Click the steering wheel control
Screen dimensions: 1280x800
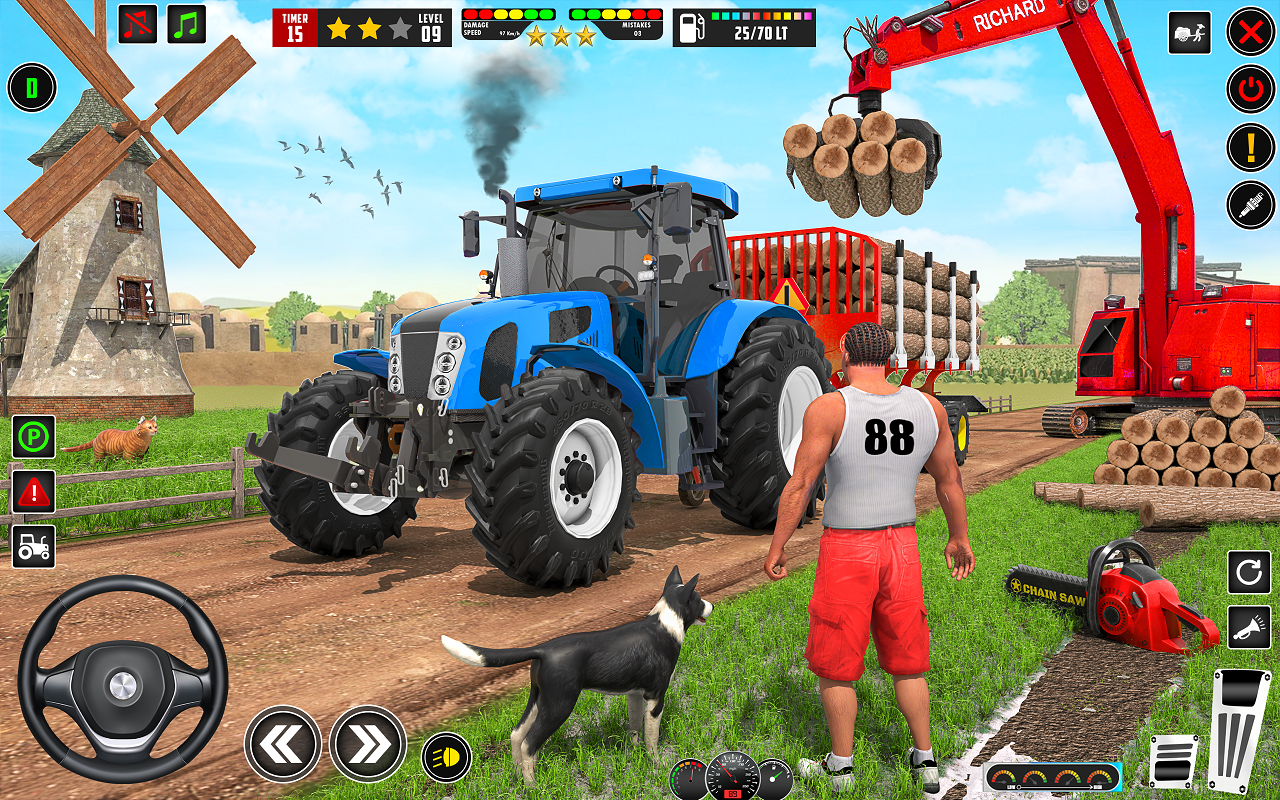point(123,679)
